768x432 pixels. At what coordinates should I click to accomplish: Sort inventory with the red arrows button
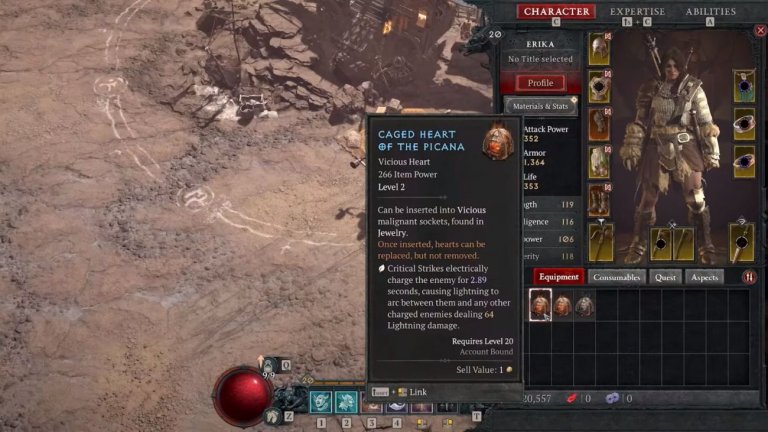(749, 277)
